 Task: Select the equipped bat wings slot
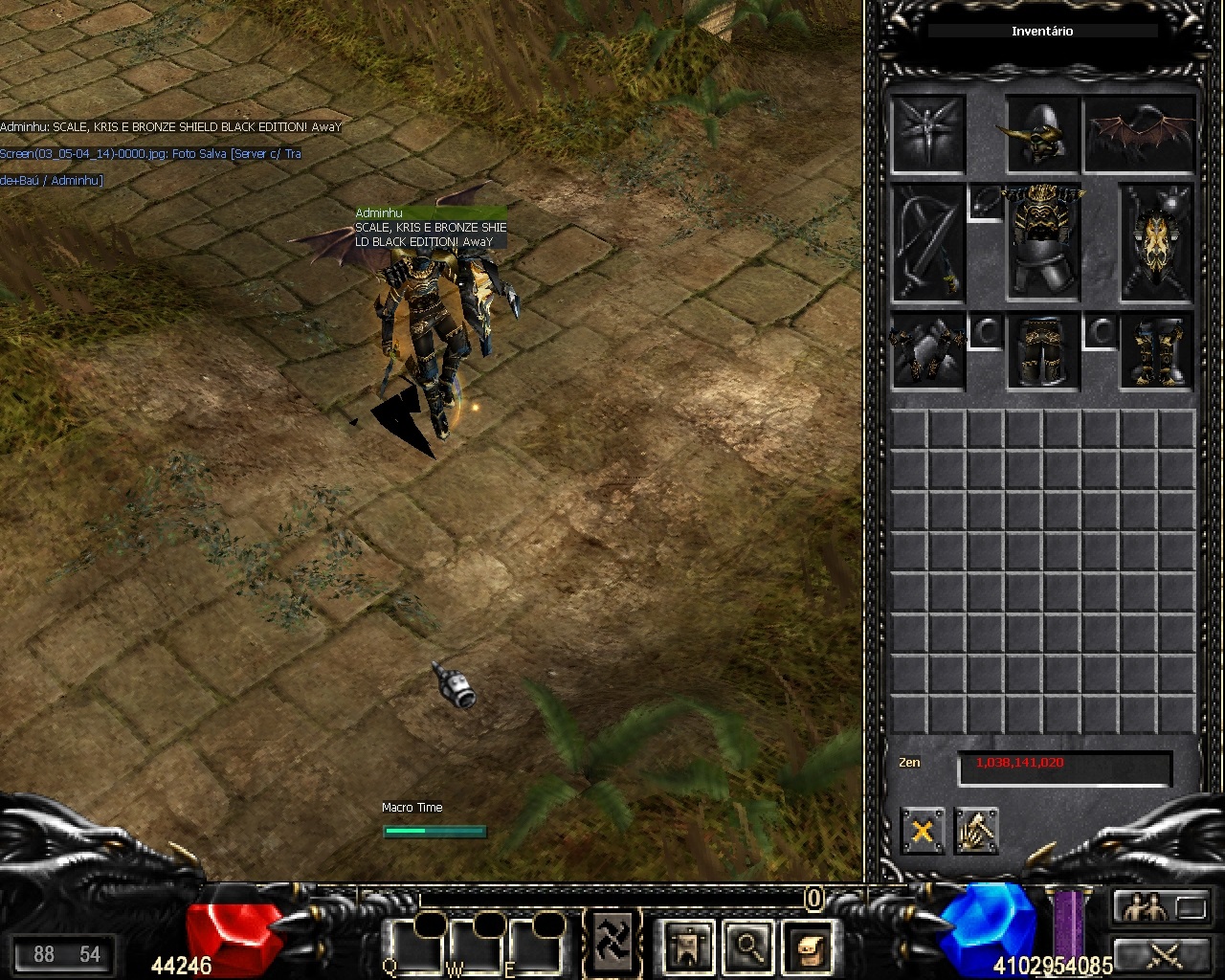[1140, 133]
